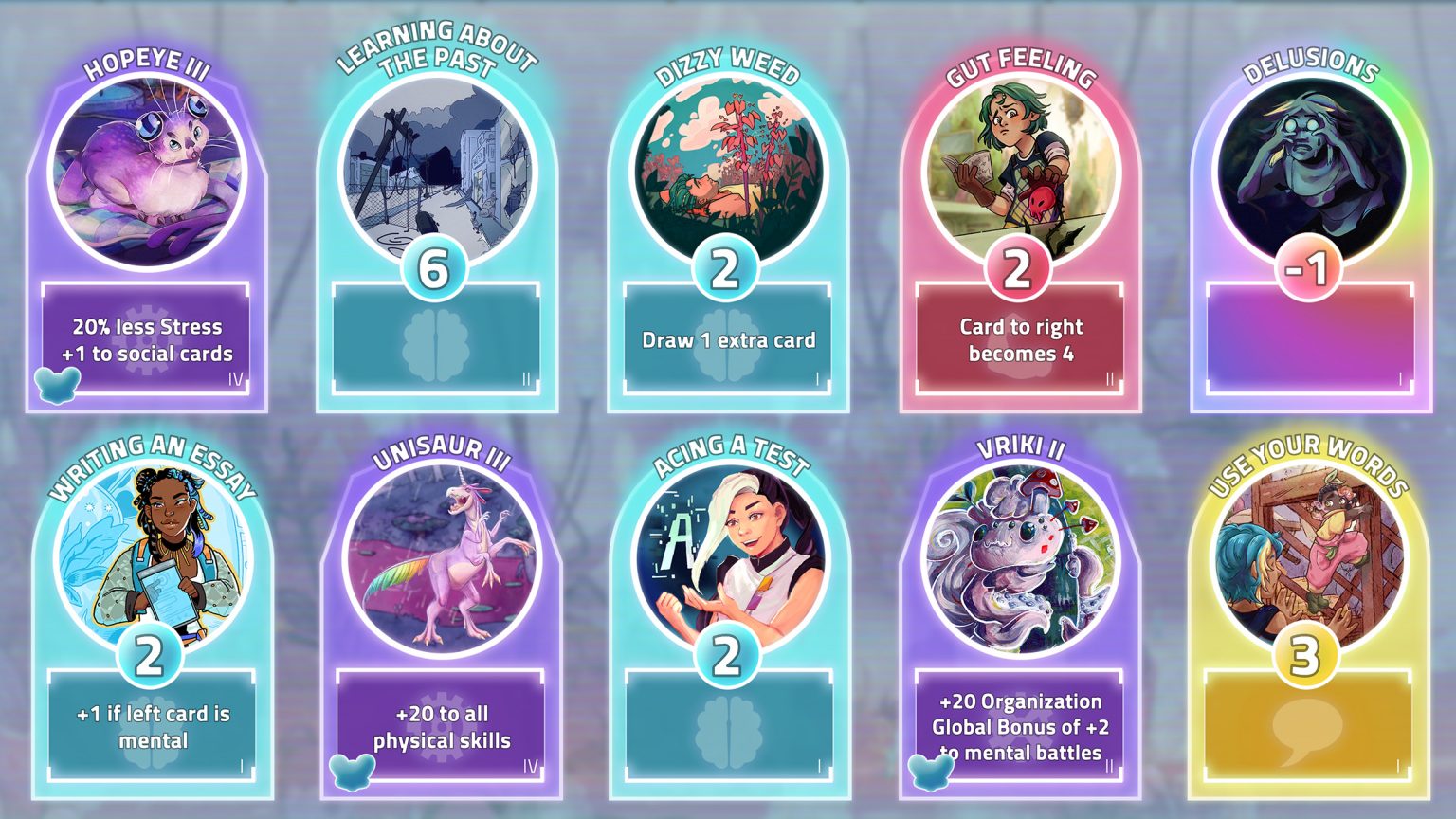
Task: Click the gold 3 cost badge on Use Your Words
Action: pos(1308,653)
